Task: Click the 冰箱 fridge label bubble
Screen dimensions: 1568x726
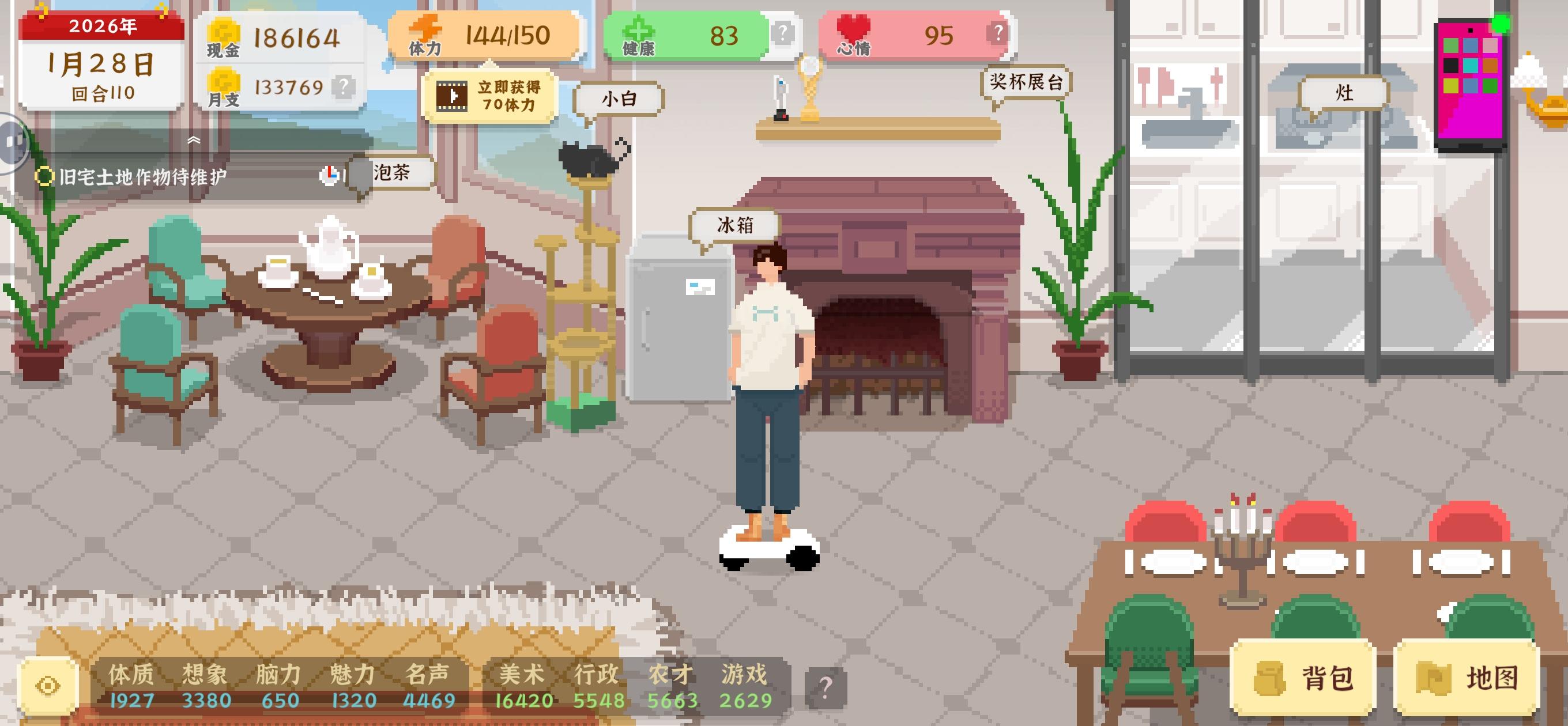Action: (733, 224)
